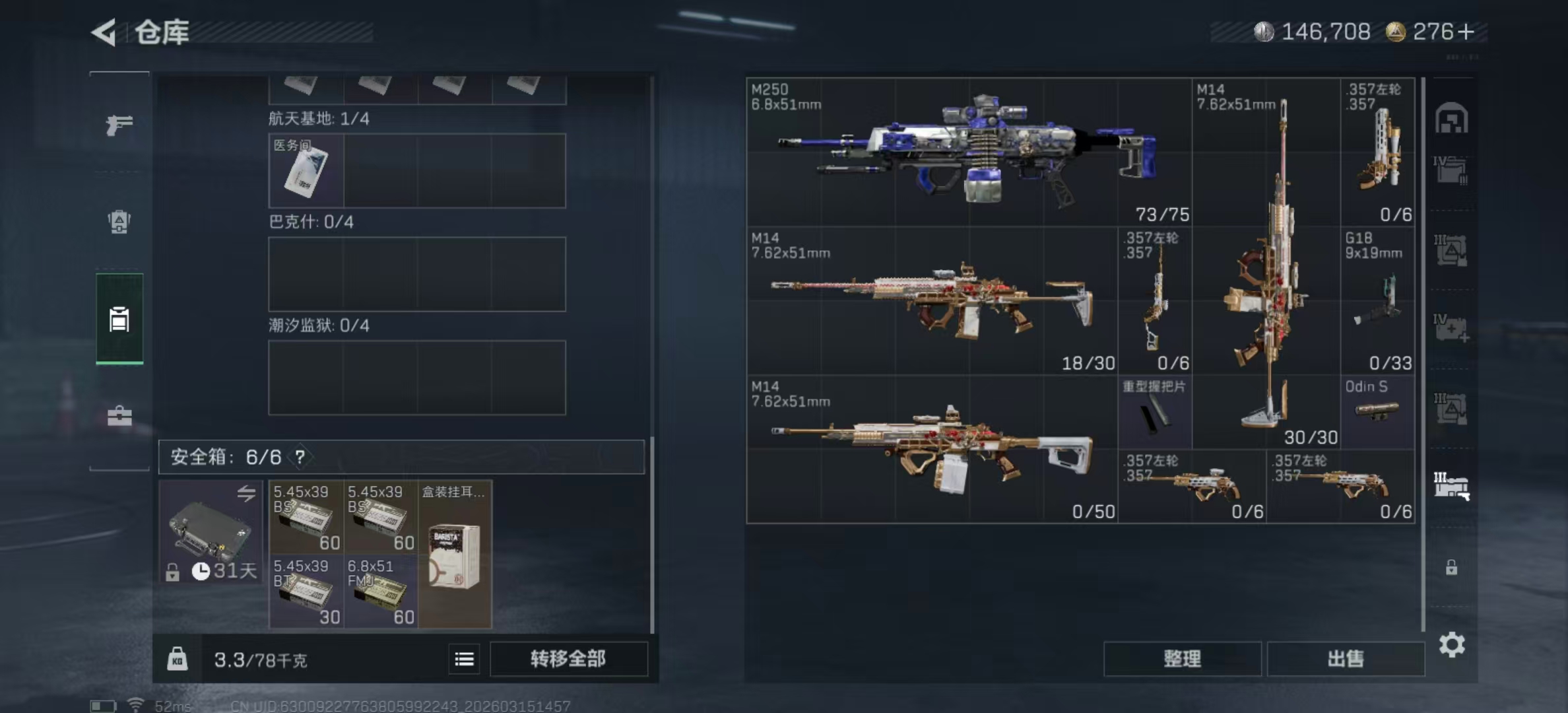Select the 医务间 keycard
The width and height of the screenshot is (1568, 713).
point(306,170)
